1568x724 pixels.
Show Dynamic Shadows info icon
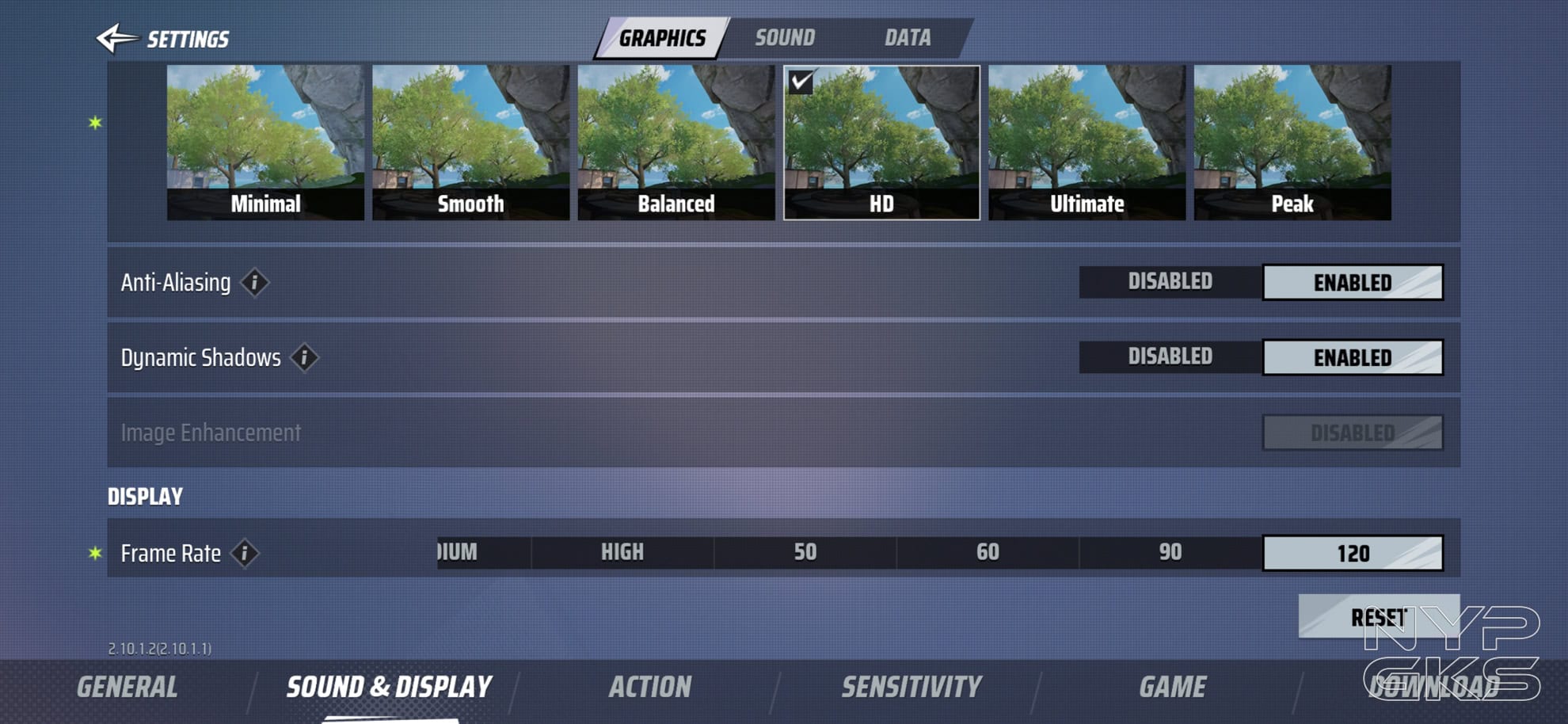coord(304,358)
